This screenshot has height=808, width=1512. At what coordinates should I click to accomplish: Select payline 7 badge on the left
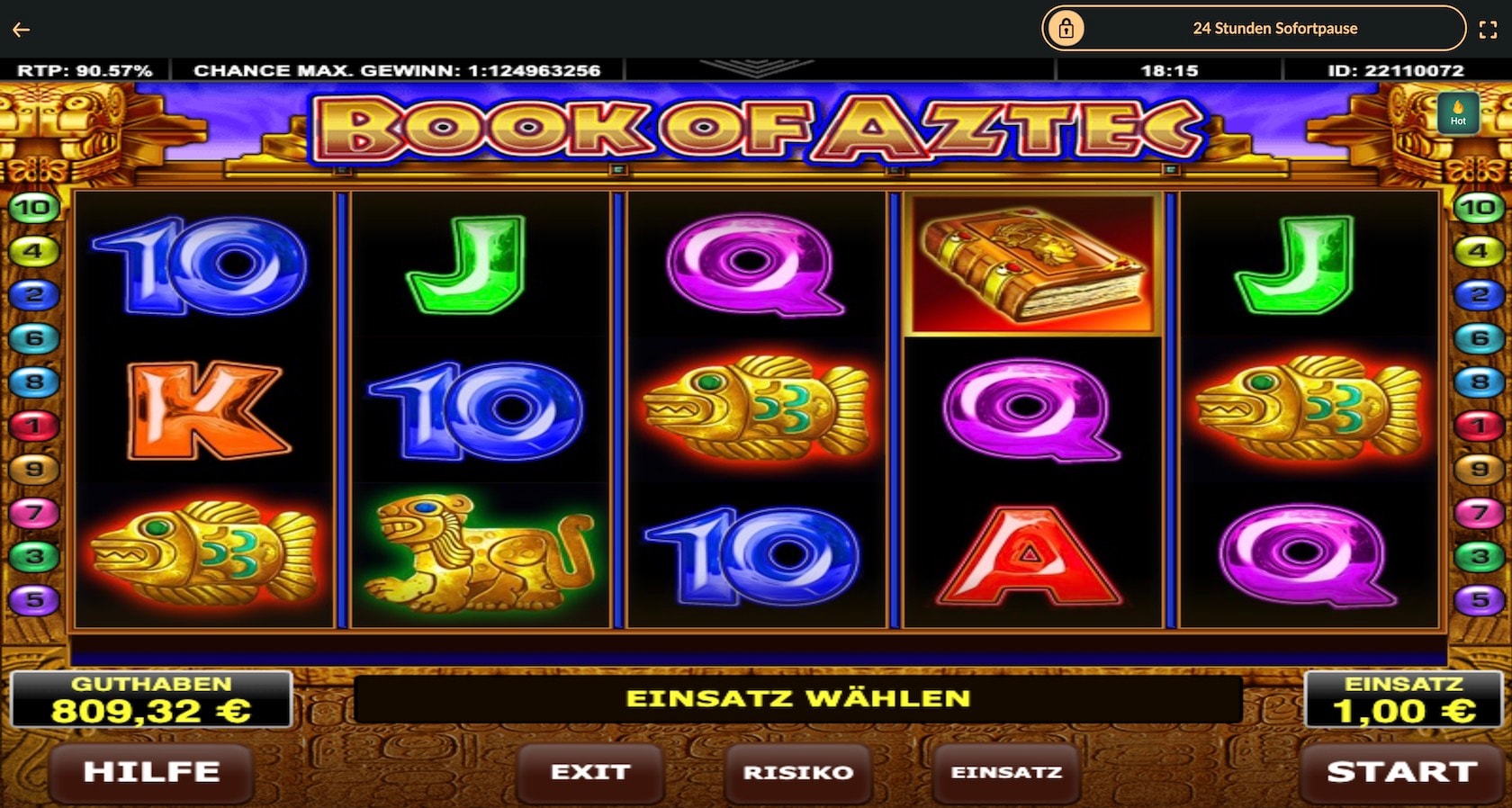tap(34, 513)
